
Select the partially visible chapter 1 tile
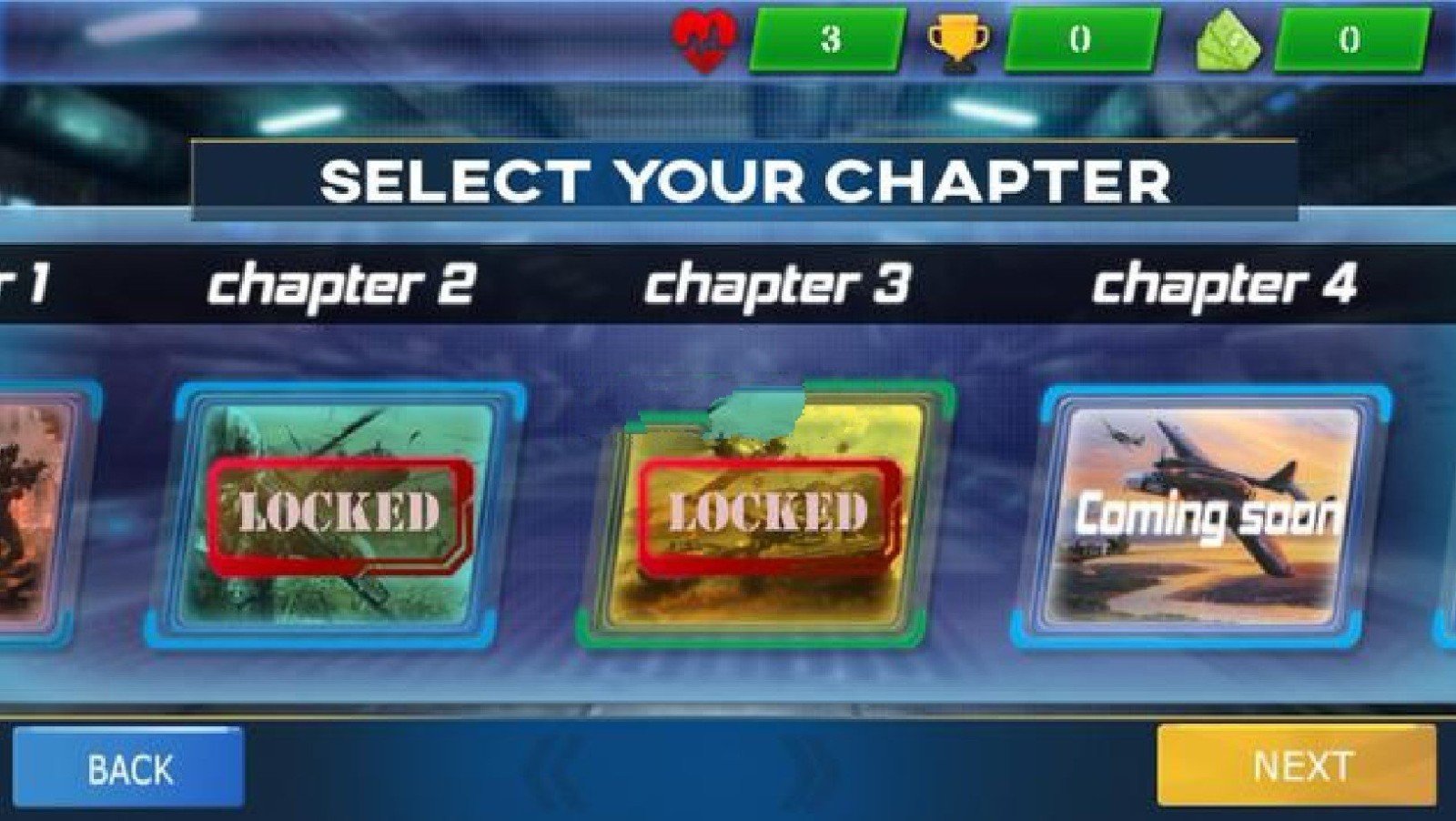point(36,515)
